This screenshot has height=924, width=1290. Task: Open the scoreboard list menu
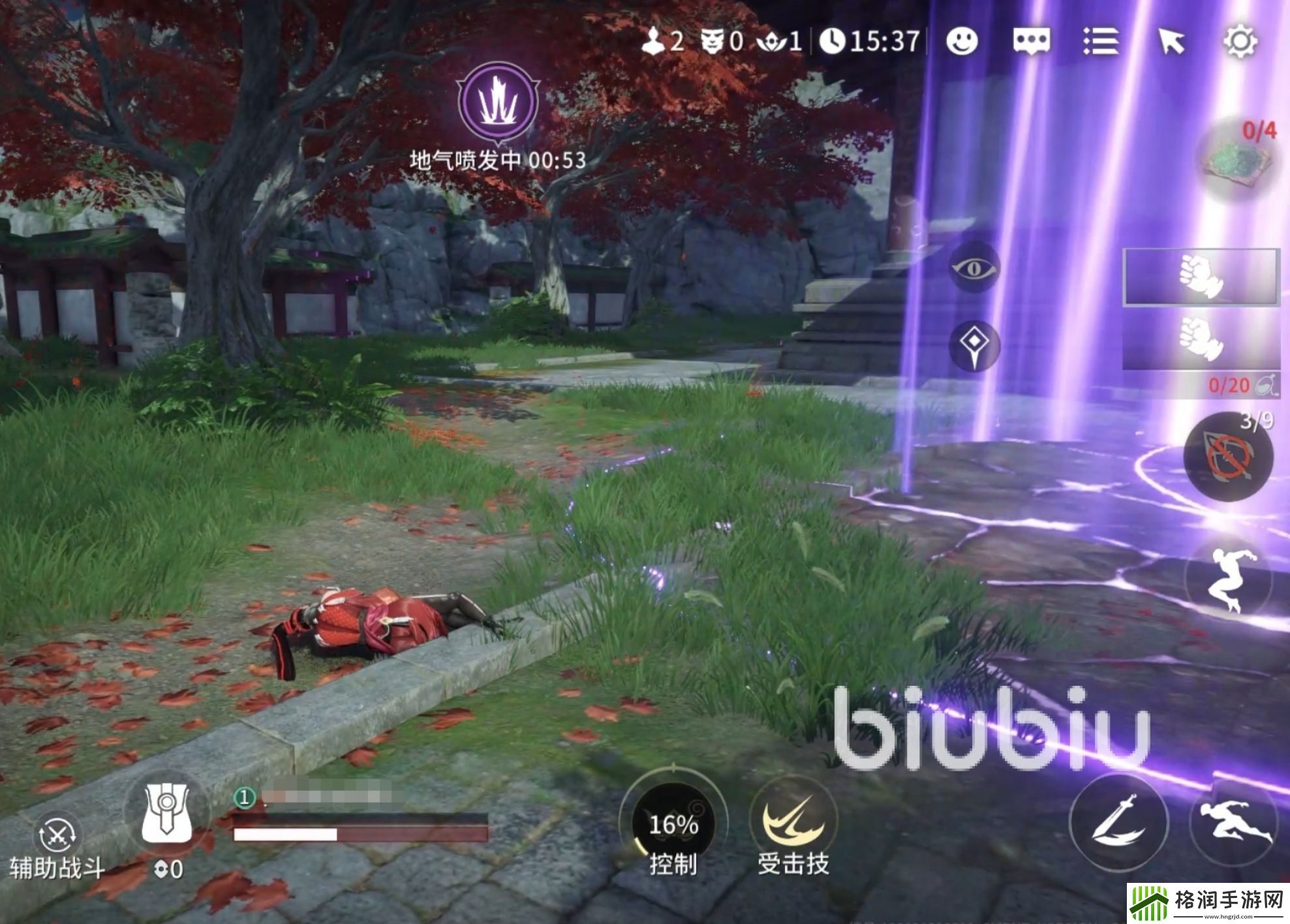coord(1103,42)
